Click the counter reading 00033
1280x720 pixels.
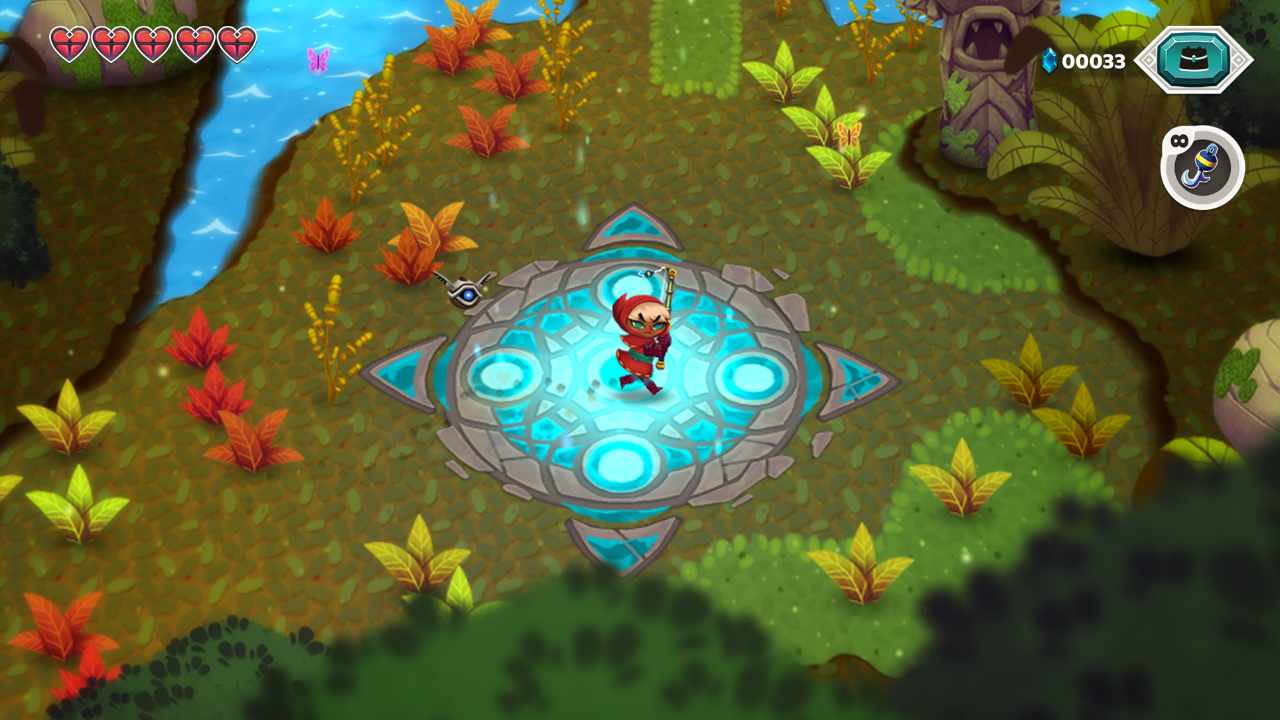(x=1095, y=60)
